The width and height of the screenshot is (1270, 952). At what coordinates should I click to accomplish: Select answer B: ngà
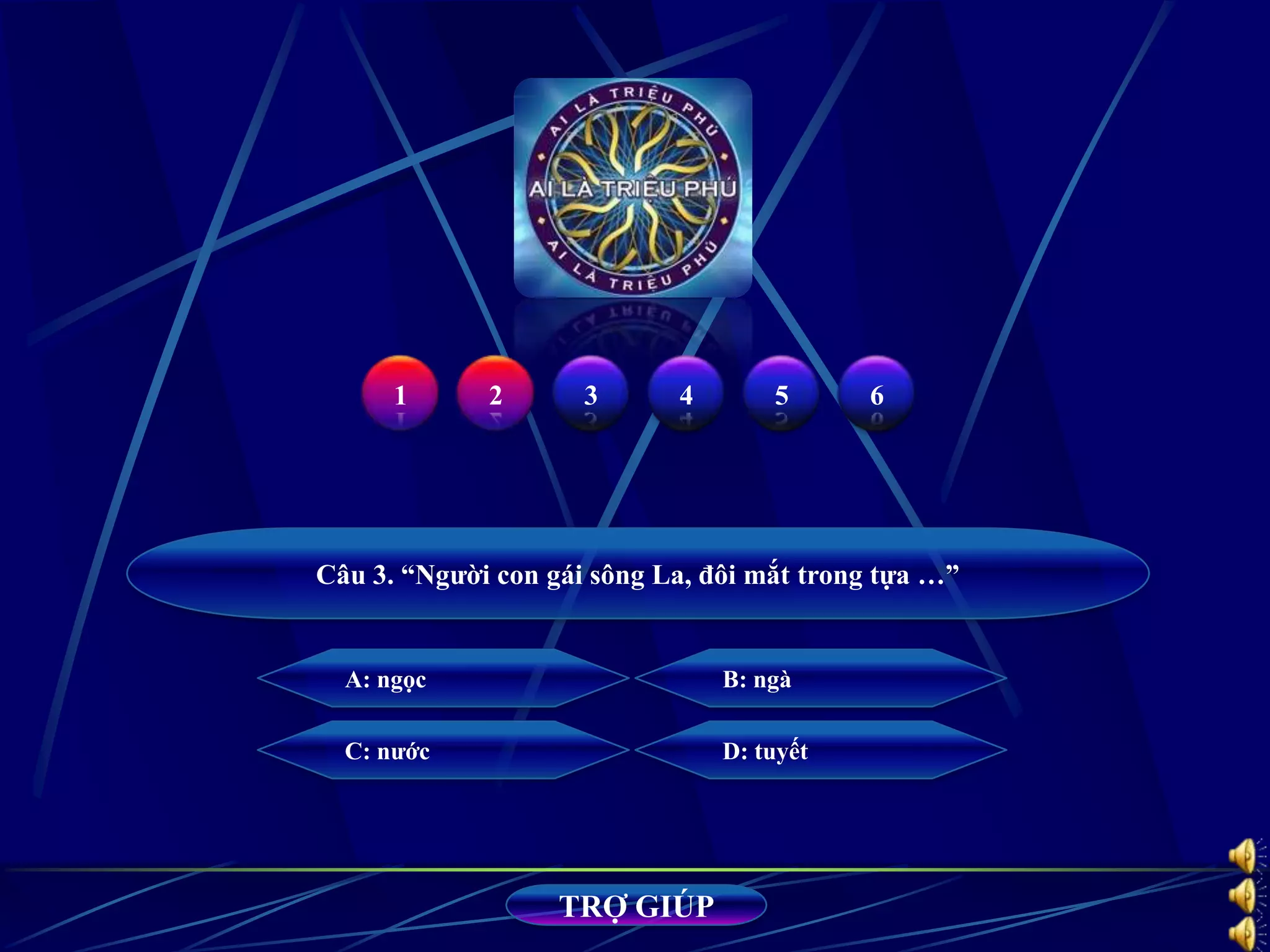coord(820,679)
